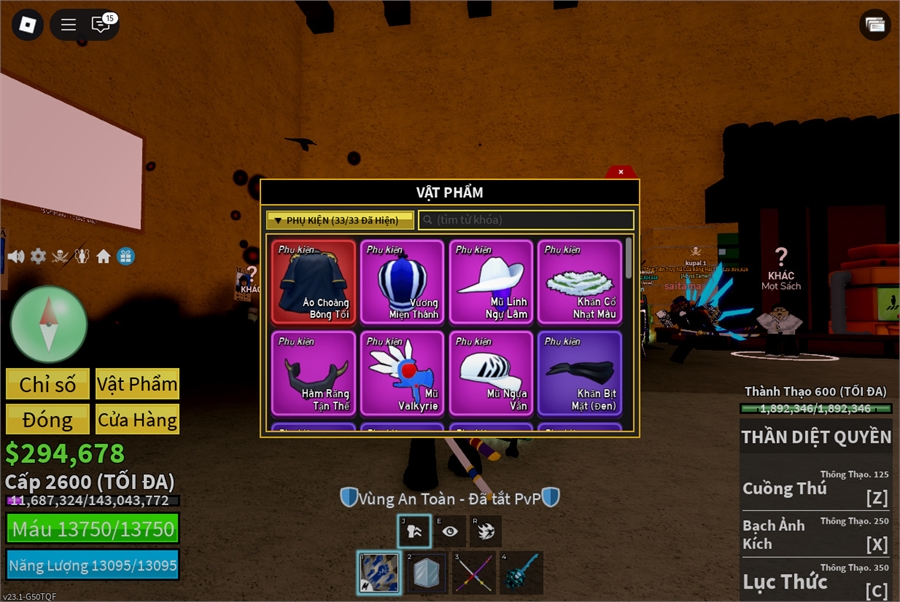The image size is (900, 602).
Task: Toggle the sound speaker icon
Action: tap(16, 257)
